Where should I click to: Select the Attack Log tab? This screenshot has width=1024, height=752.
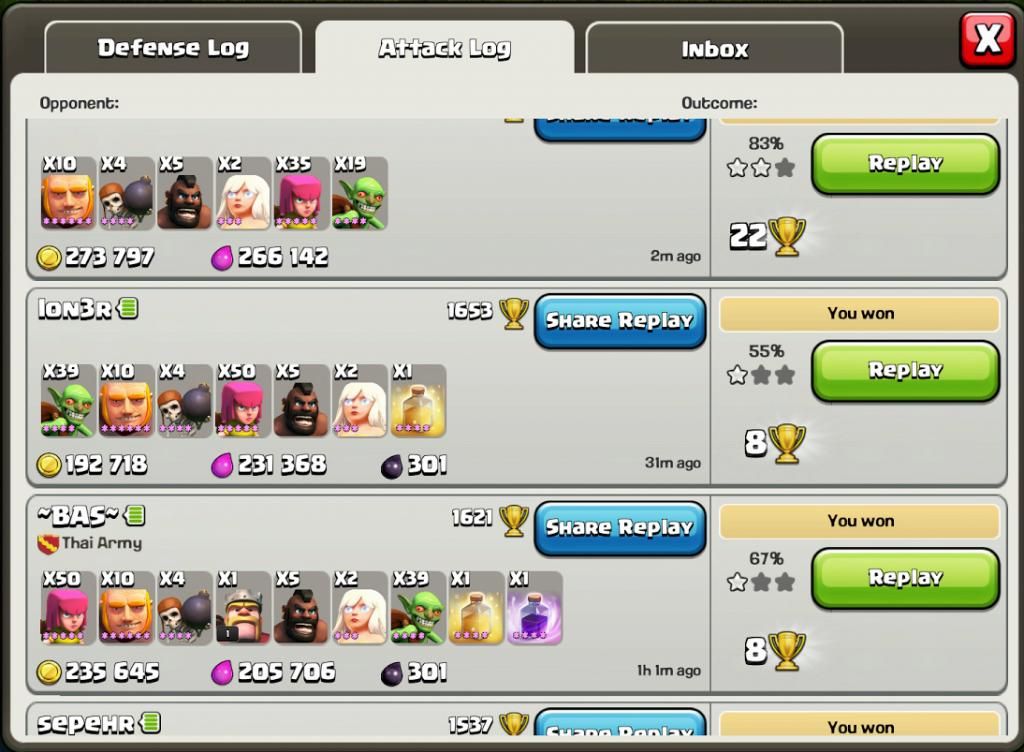tap(444, 48)
